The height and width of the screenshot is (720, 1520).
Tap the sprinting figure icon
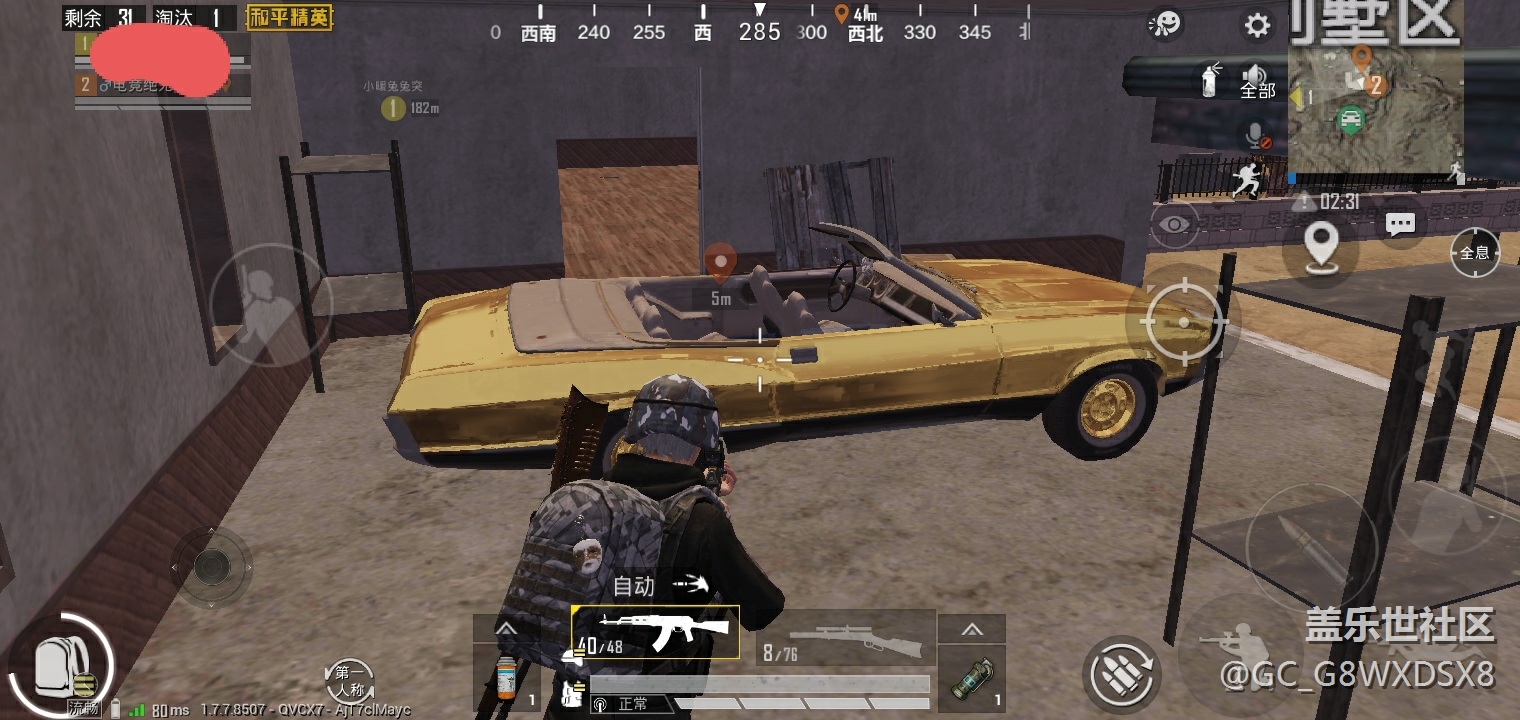coord(1246,179)
